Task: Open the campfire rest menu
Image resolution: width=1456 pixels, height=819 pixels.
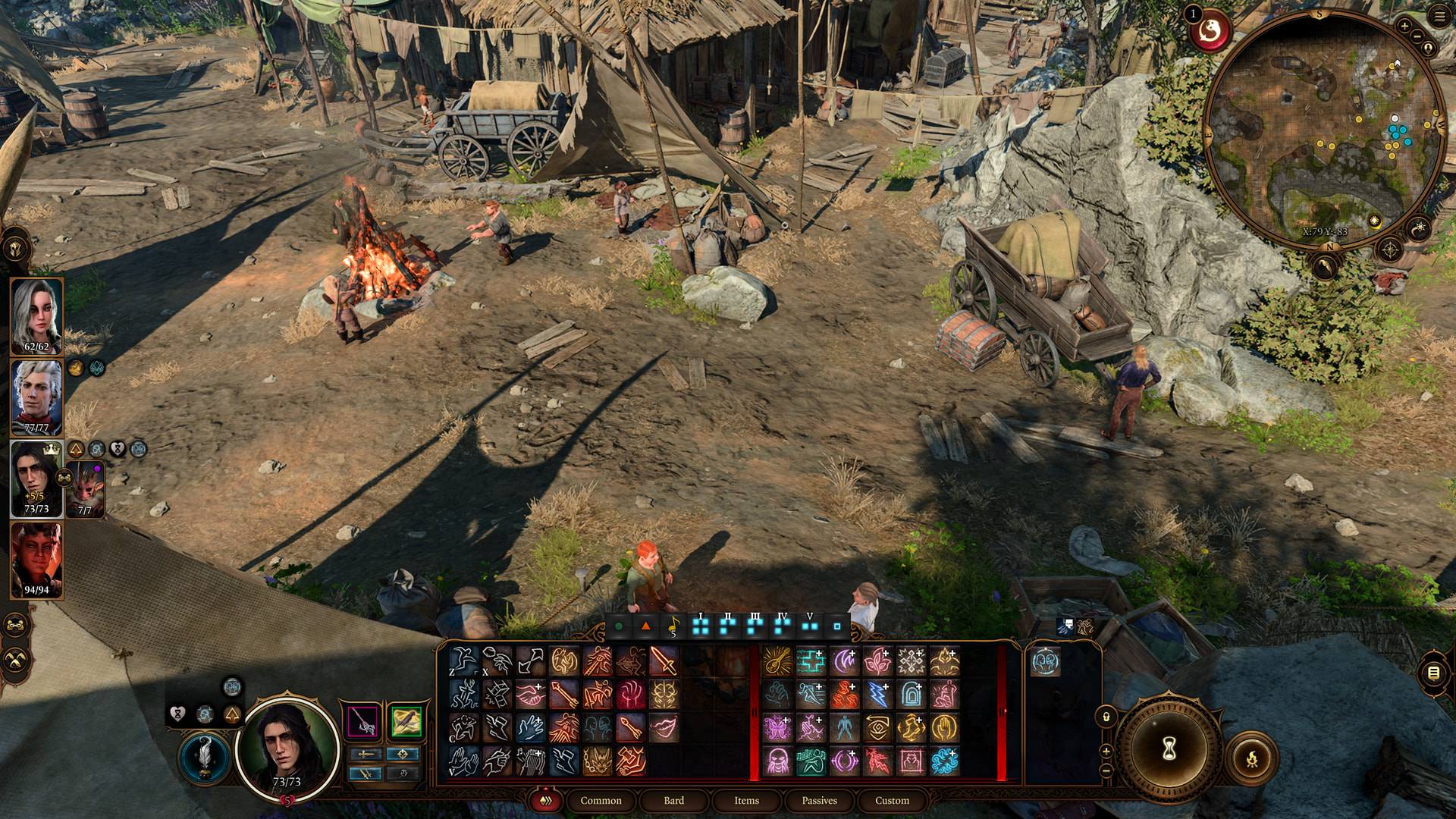Action: (x=1252, y=758)
